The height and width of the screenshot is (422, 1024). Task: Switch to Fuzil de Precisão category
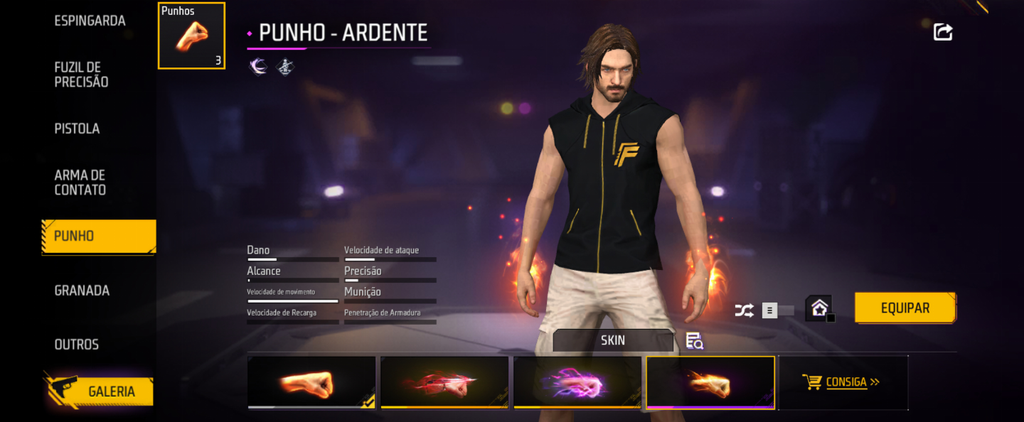[x=81, y=74]
